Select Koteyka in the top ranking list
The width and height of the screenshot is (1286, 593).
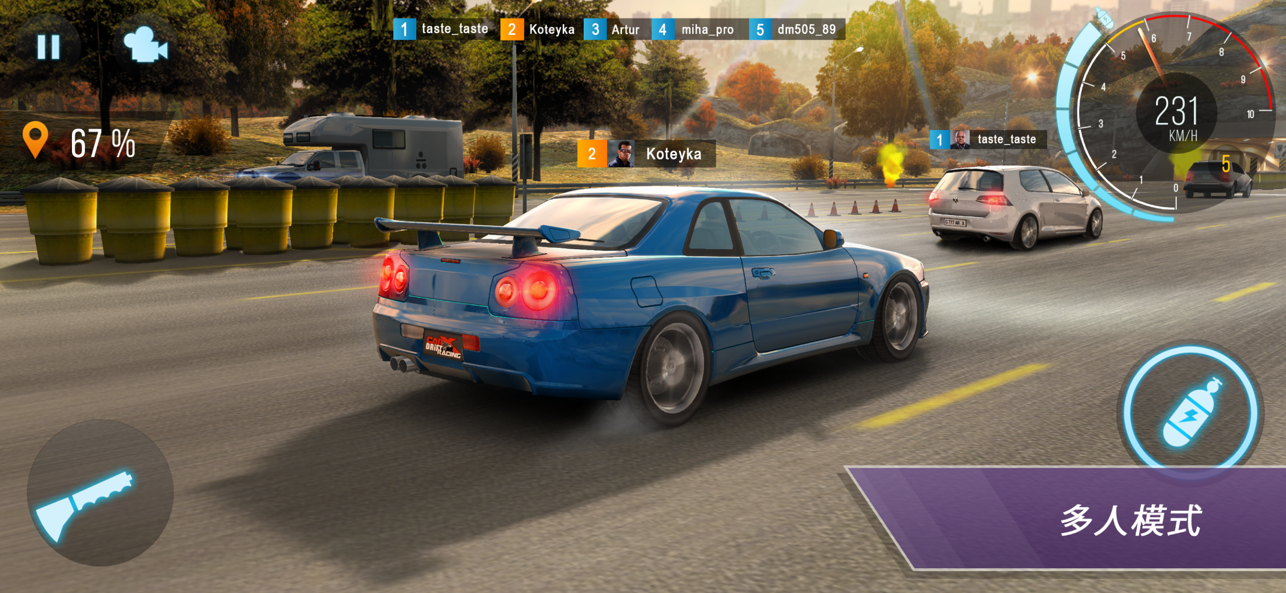(x=539, y=29)
